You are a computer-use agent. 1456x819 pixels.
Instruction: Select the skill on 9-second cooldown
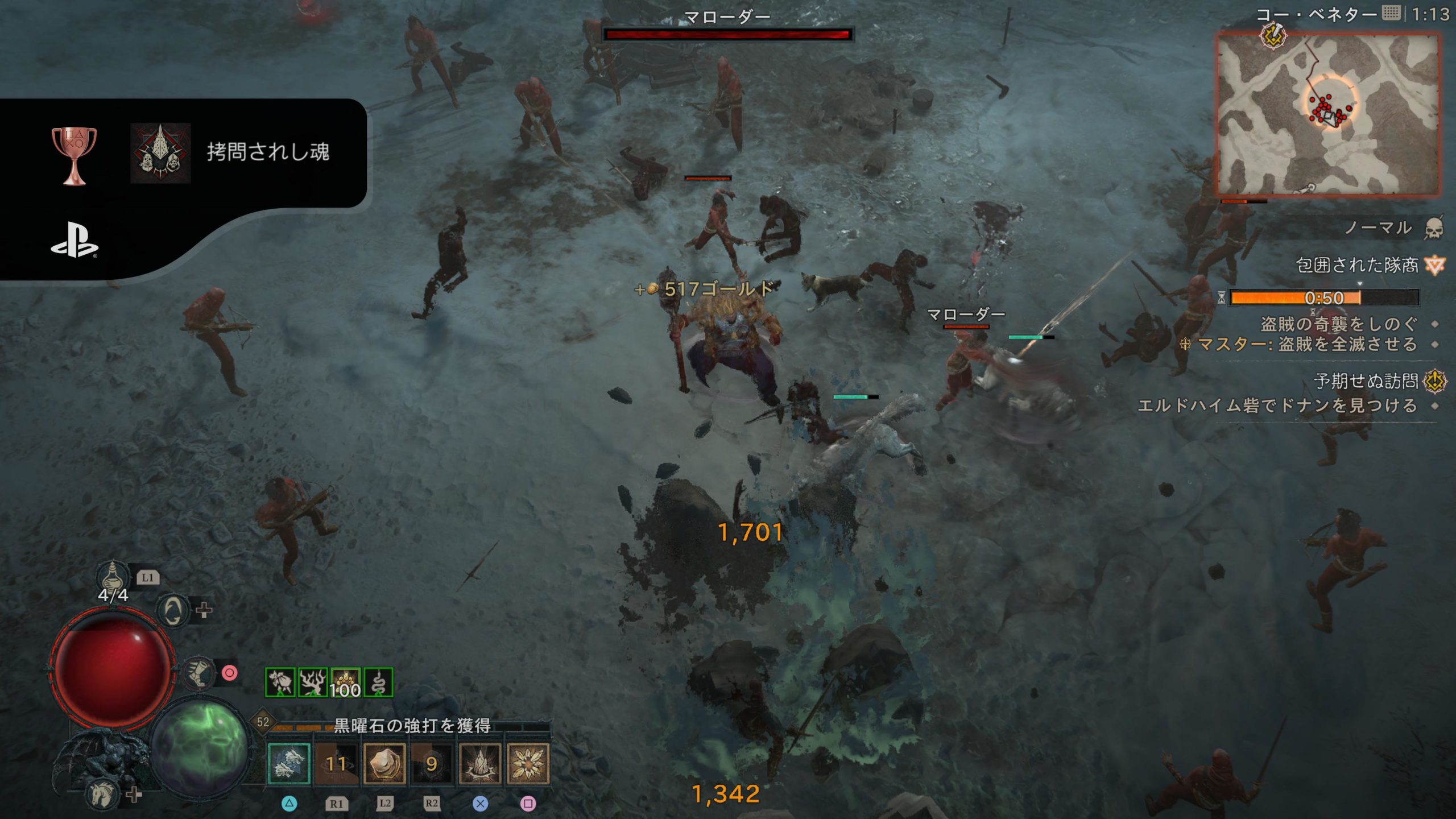432,763
